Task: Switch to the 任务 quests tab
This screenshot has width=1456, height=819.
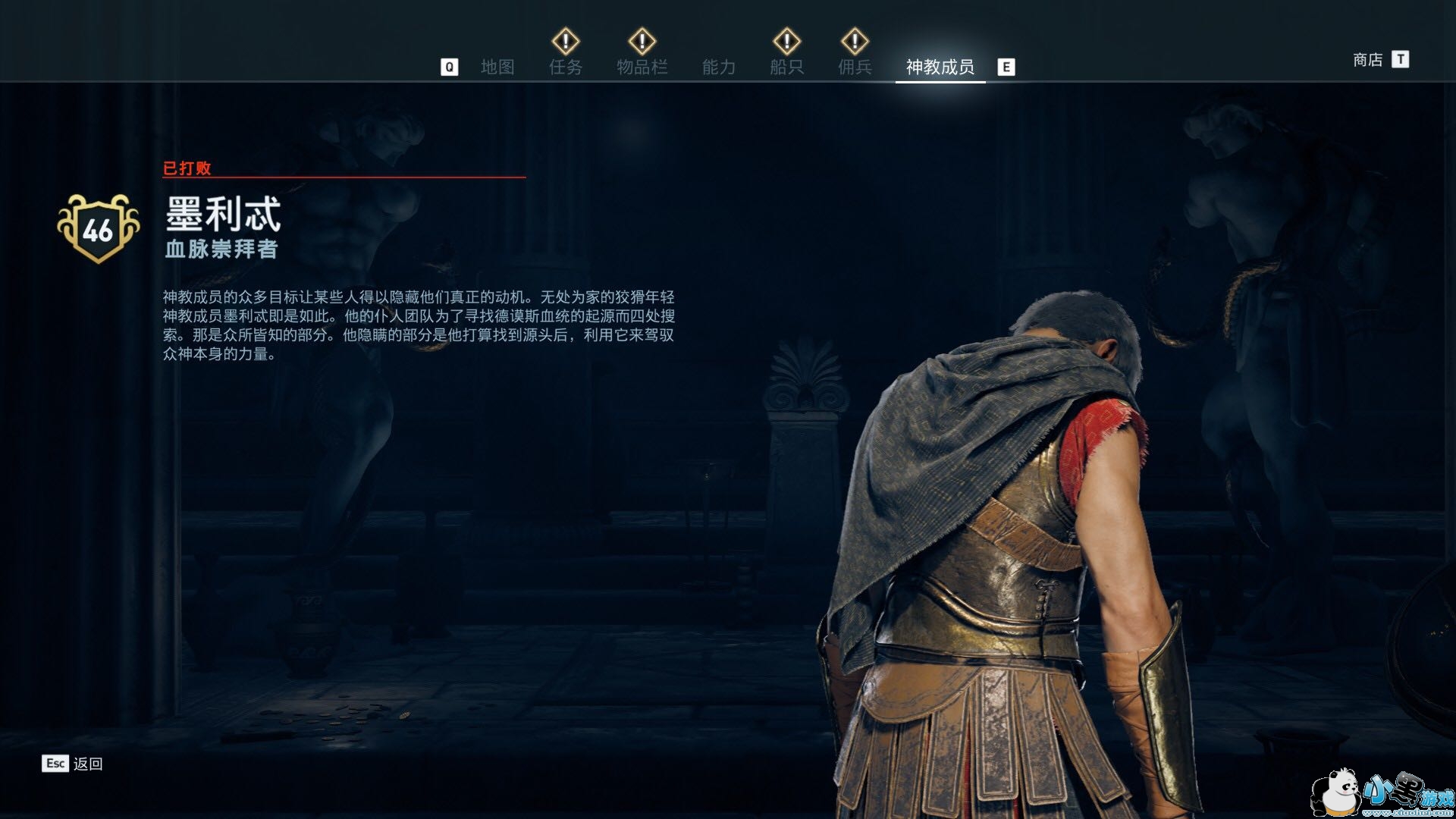Action: (x=566, y=67)
